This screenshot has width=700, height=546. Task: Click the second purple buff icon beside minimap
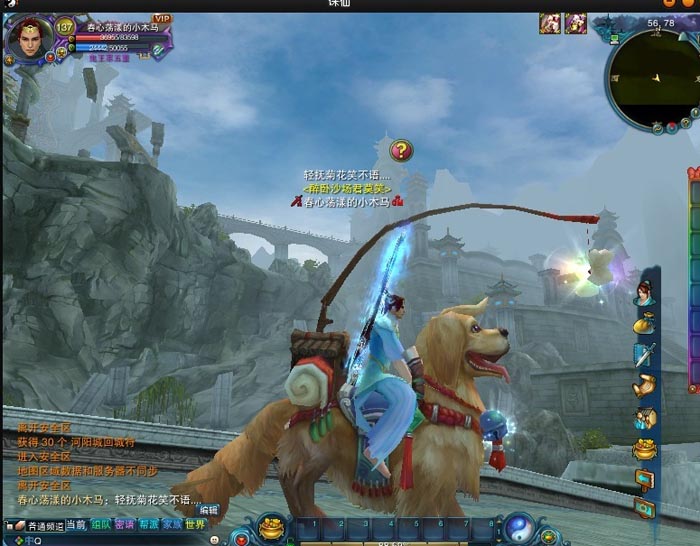point(575,23)
